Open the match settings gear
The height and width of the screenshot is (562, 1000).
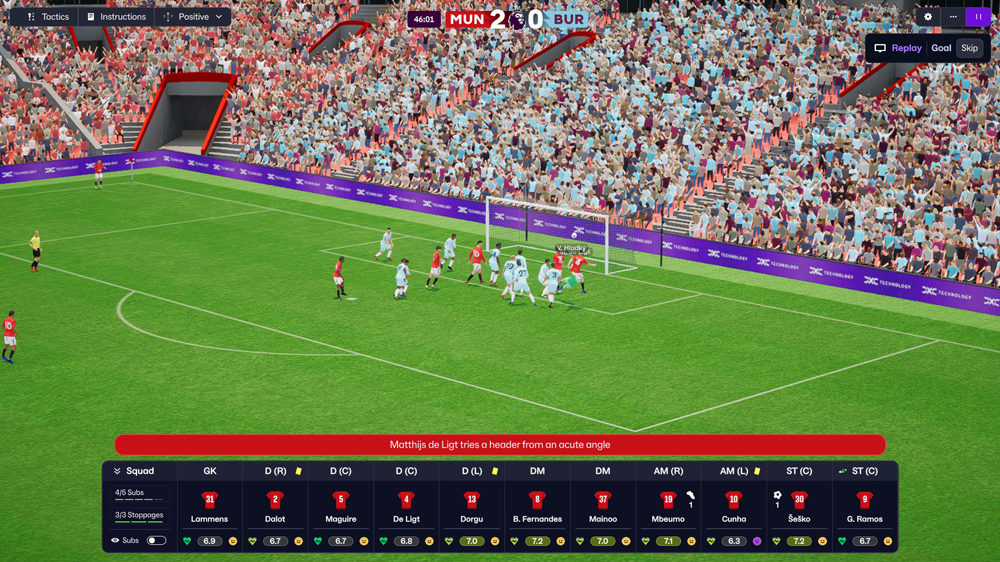coord(928,17)
